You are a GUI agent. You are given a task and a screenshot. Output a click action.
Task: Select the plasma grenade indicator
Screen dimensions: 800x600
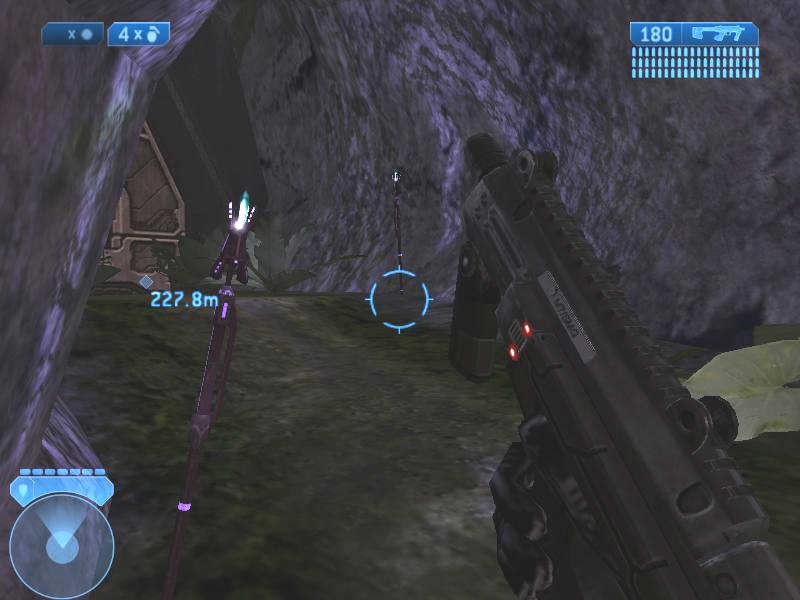click(x=73, y=34)
